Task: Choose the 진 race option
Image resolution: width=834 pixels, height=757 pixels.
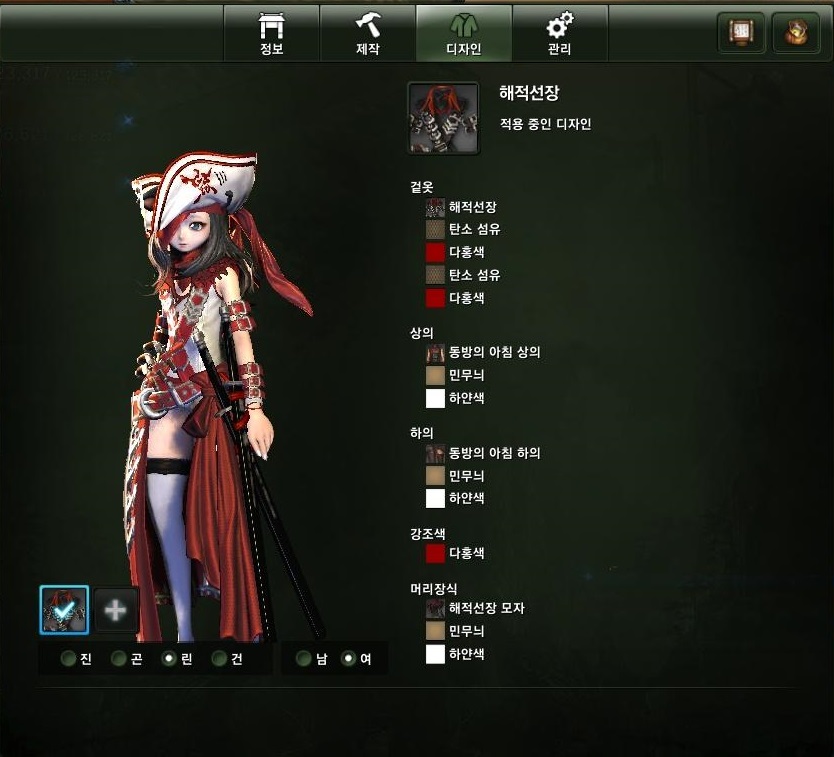Action: tap(68, 659)
